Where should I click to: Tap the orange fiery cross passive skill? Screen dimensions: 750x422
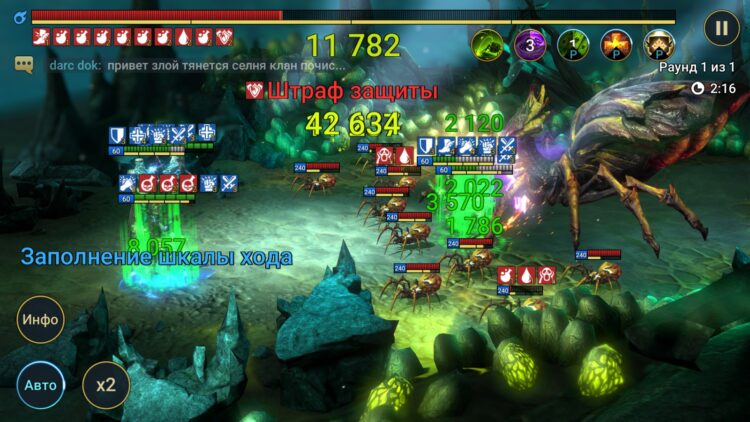click(x=615, y=44)
